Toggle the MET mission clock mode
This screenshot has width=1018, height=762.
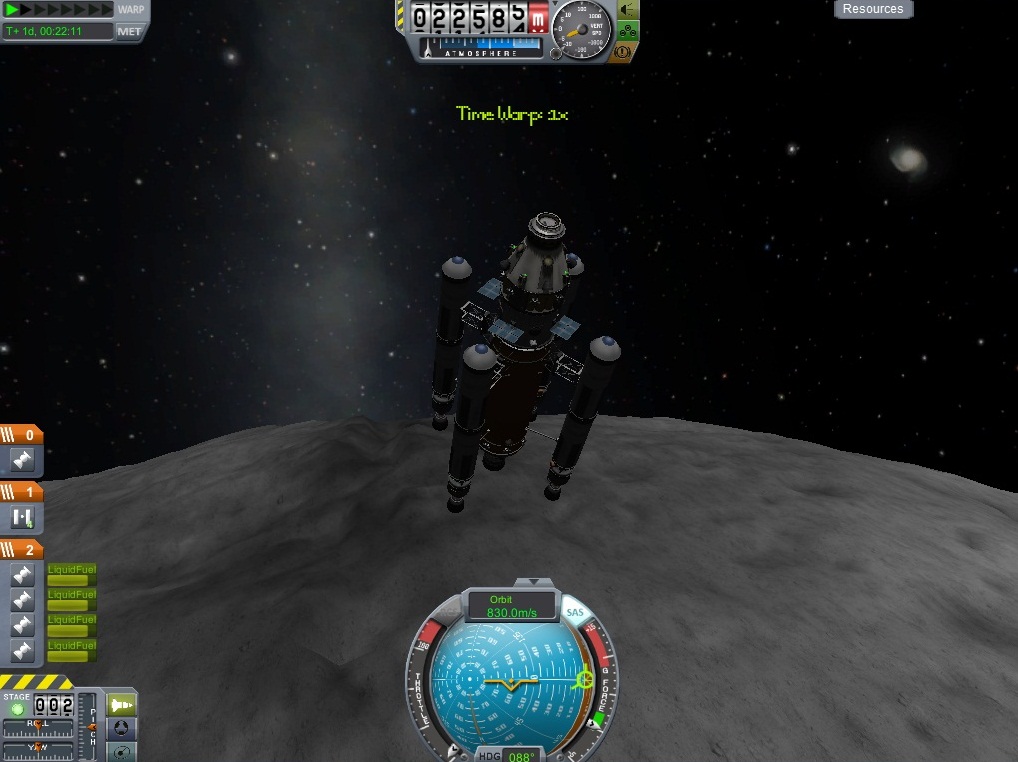point(130,31)
